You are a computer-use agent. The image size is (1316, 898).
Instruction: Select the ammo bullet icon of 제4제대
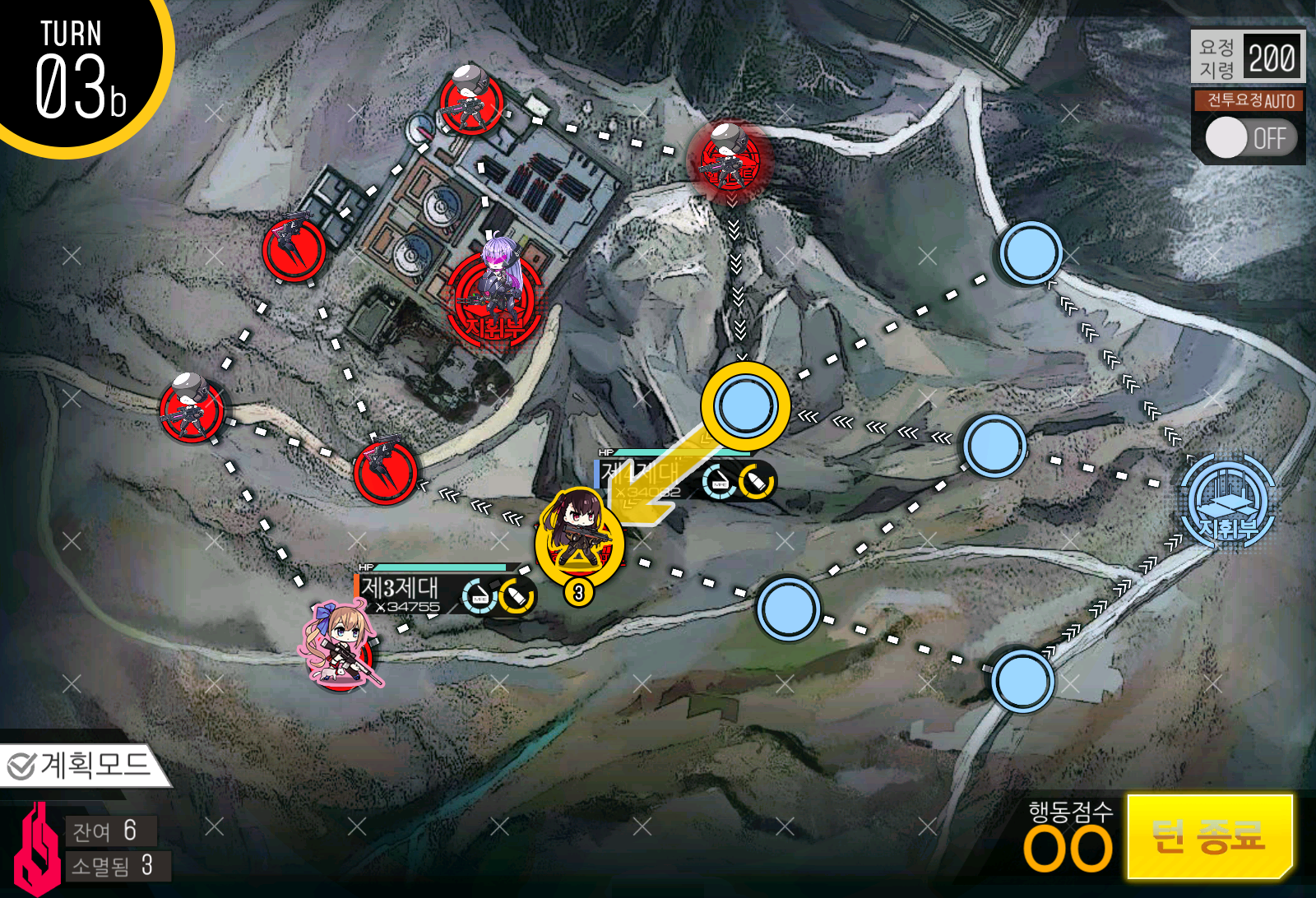(x=758, y=481)
